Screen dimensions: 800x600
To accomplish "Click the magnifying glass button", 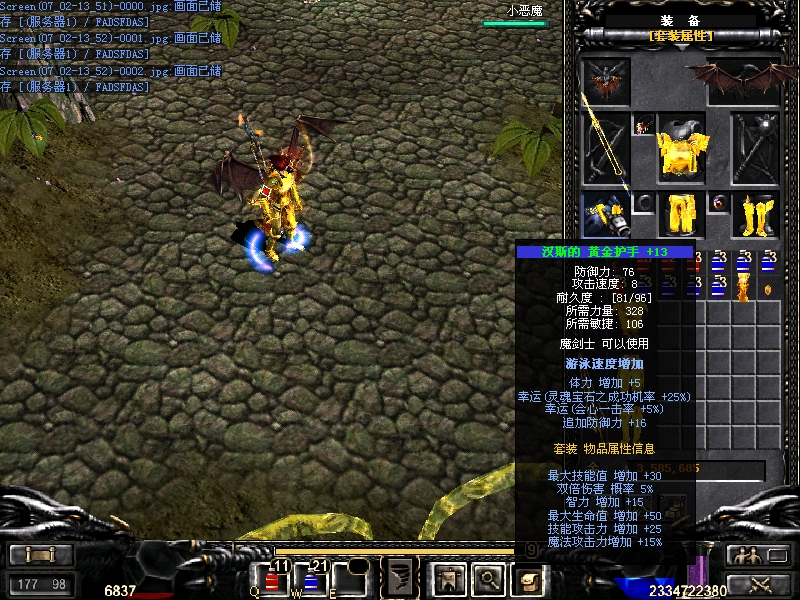I will (488, 578).
